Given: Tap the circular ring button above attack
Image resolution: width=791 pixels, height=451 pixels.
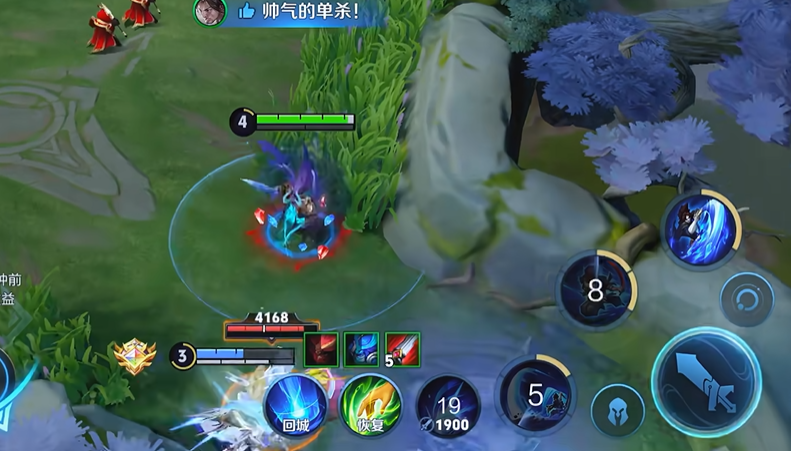Looking at the screenshot, I should (x=747, y=298).
